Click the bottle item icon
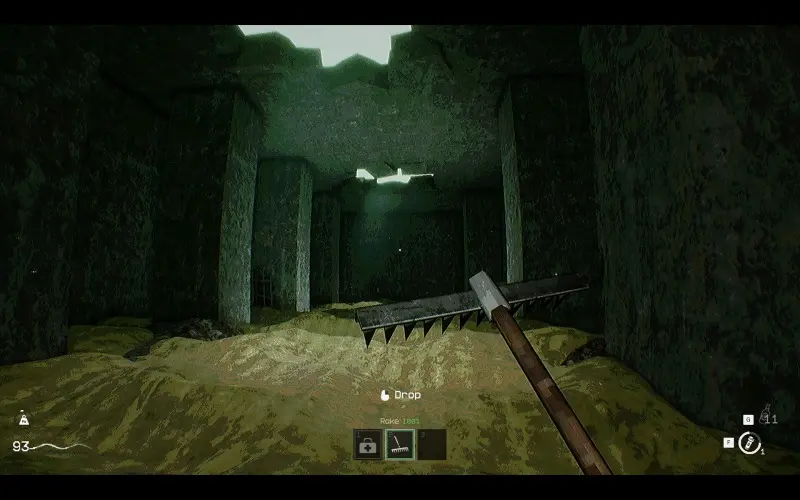800x500 pixels. pos(764,415)
